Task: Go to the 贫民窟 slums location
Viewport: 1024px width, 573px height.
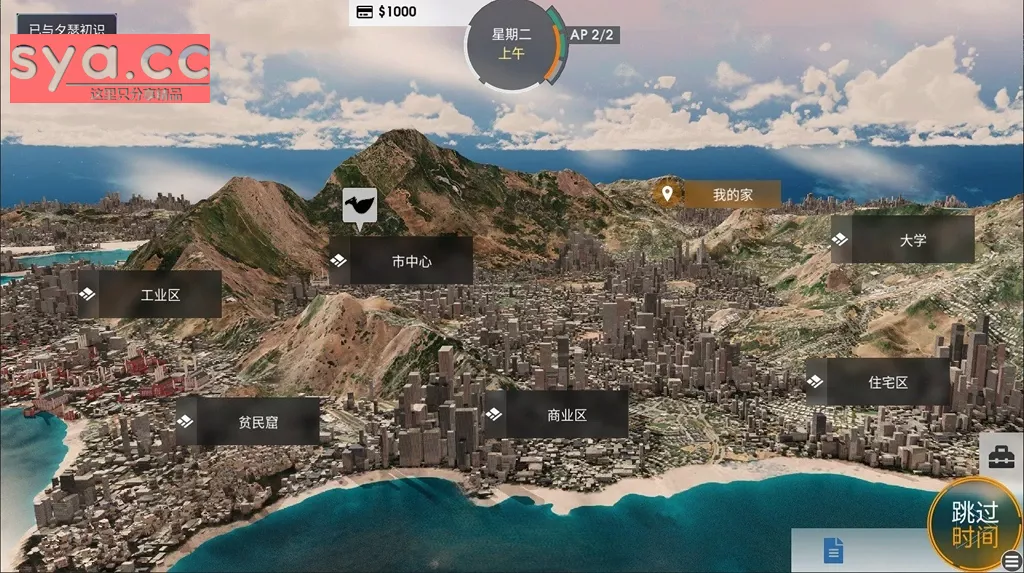Action: (x=248, y=422)
